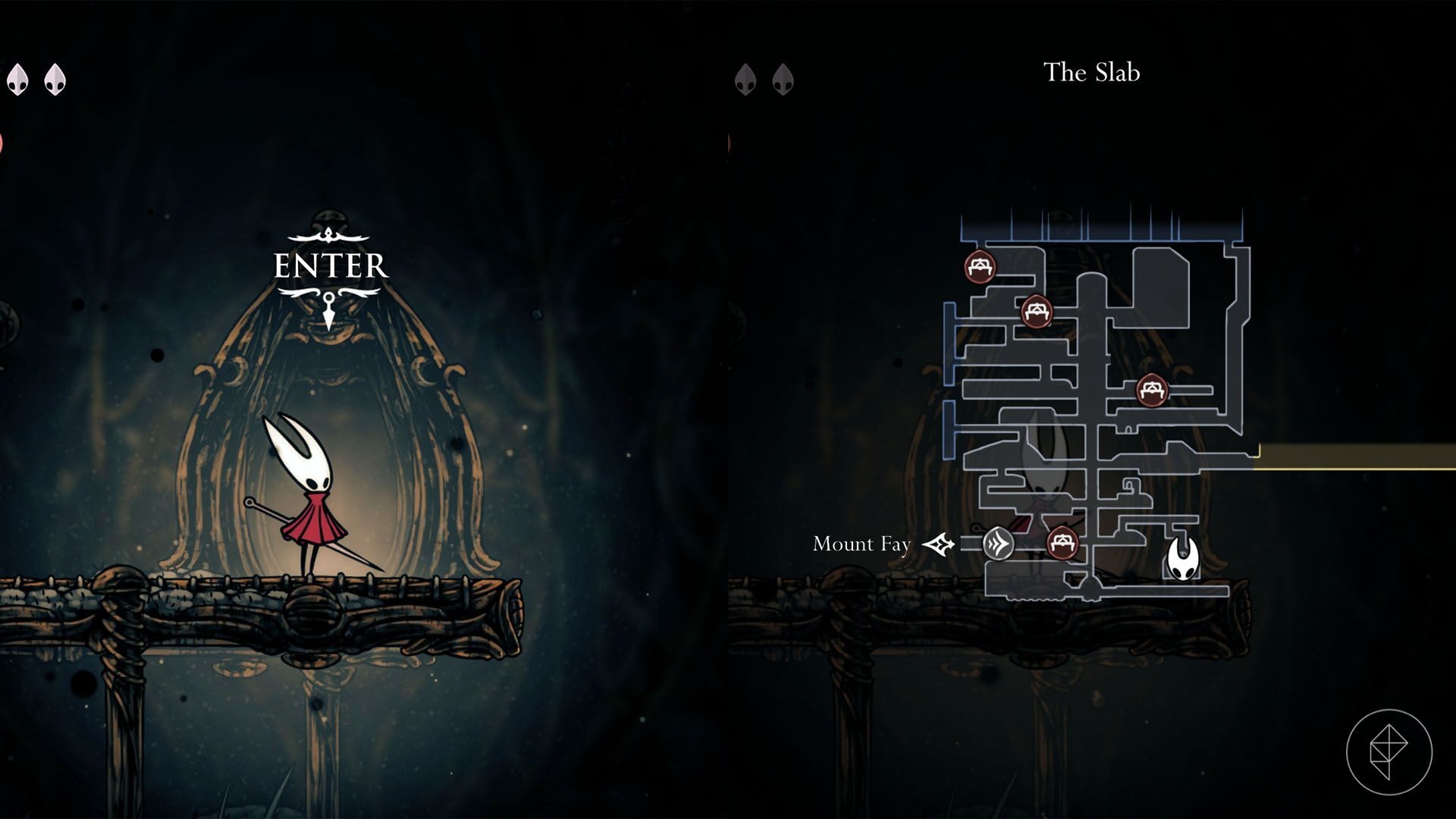This screenshot has width=1456, height=819.
Task: Select the gray fast-travel marker on the map
Action: coord(998,544)
